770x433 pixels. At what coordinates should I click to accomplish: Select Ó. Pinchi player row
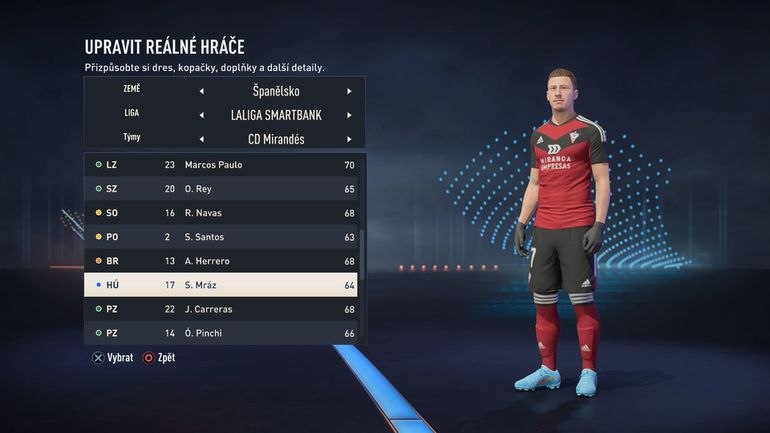222,333
